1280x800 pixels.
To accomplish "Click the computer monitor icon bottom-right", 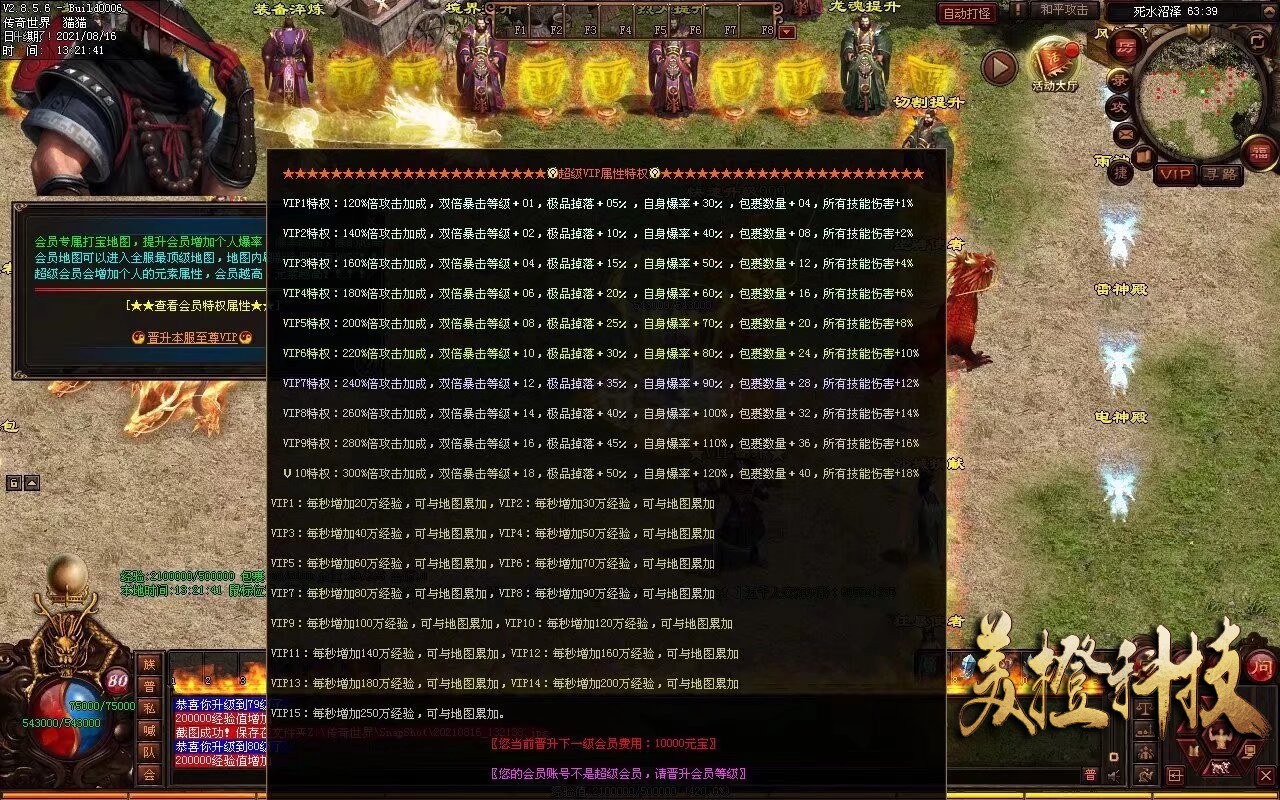I will pos(1250,750).
